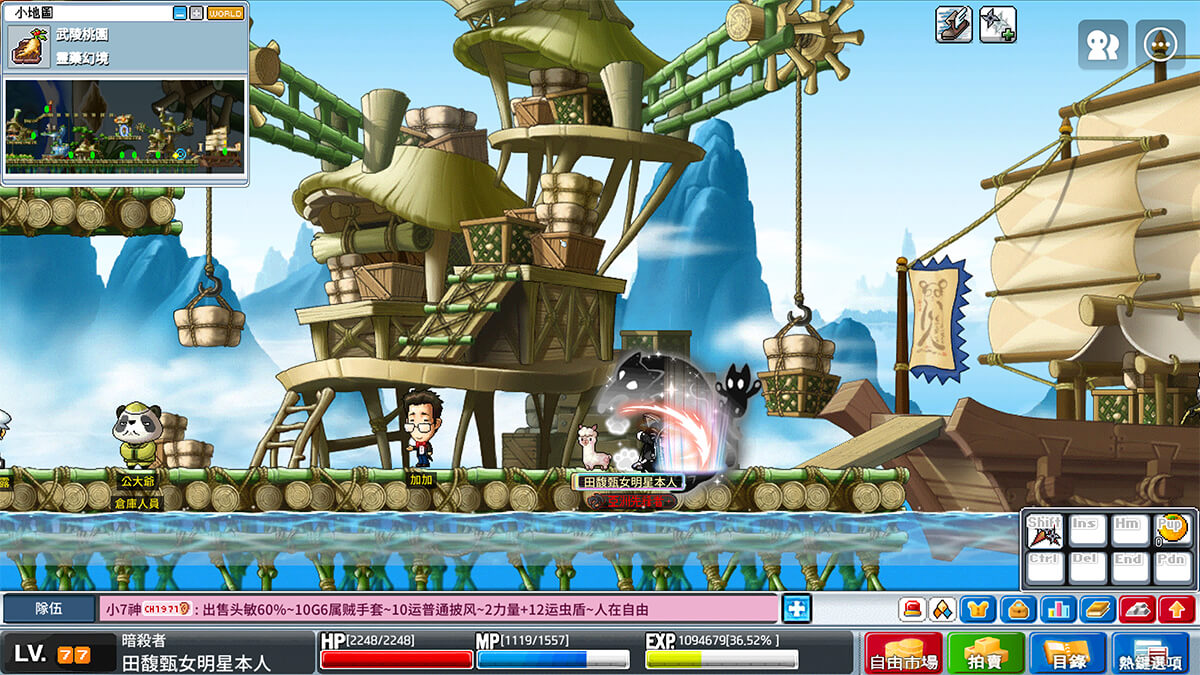Click the shuriken buff icon with green plus
Screen dimensions: 1200x675
(998, 24)
